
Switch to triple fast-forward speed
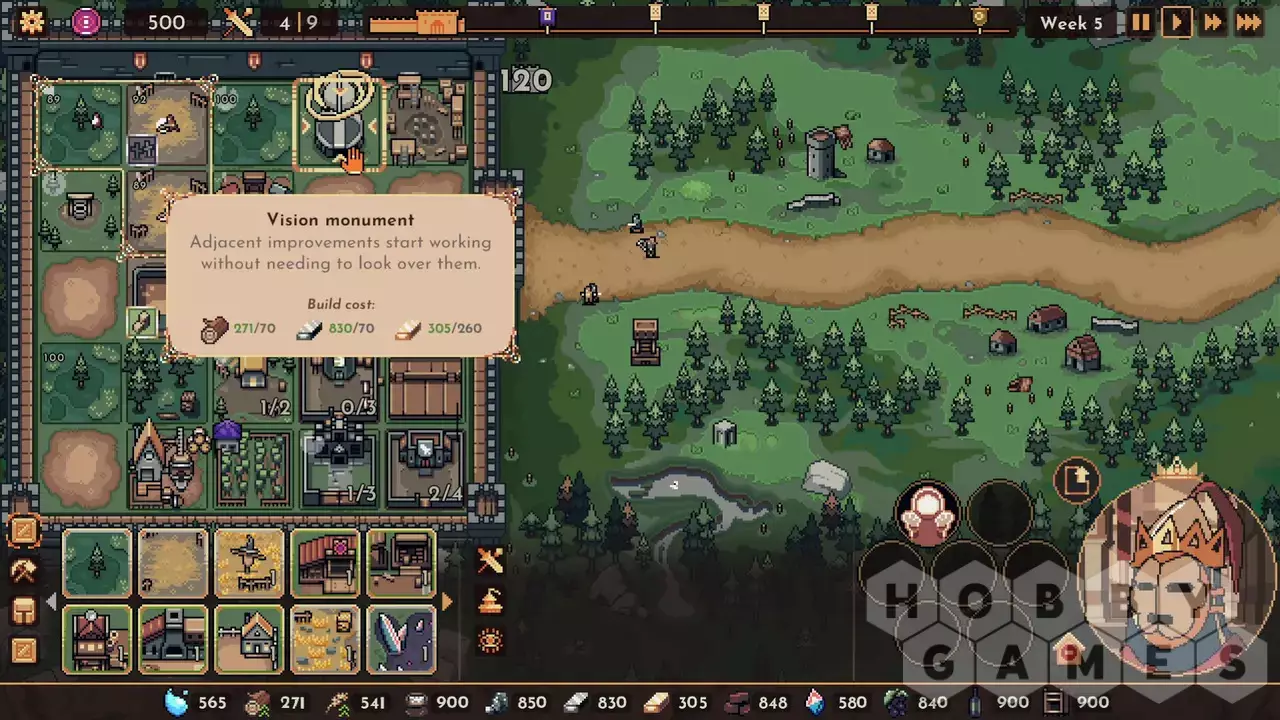pyautogui.click(x=1249, y=23)
